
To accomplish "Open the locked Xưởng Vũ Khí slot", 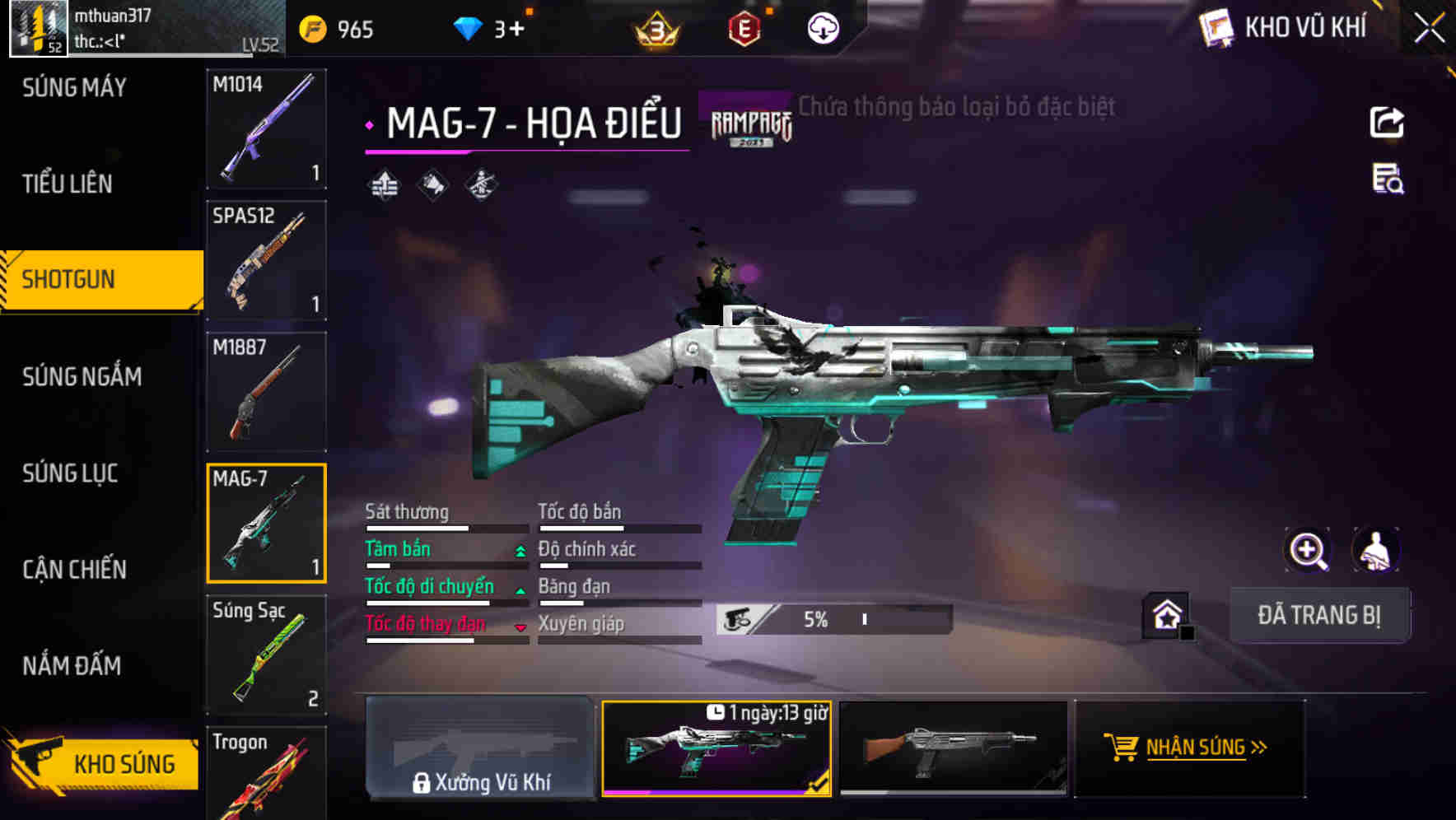I will 481,748.
